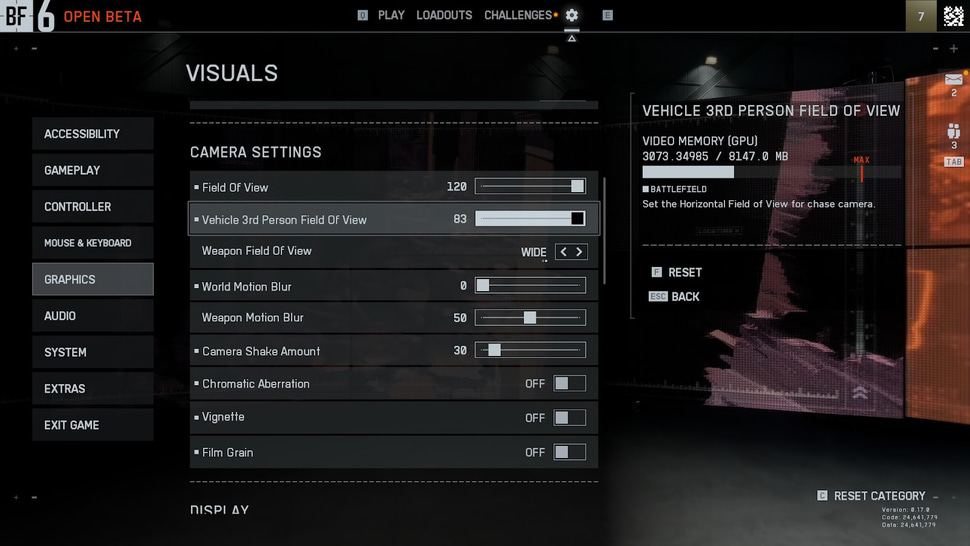The width and height of the screenshot is (970, 546).
Task: Go to the Audio settings
Action: (x=92, y=316)
